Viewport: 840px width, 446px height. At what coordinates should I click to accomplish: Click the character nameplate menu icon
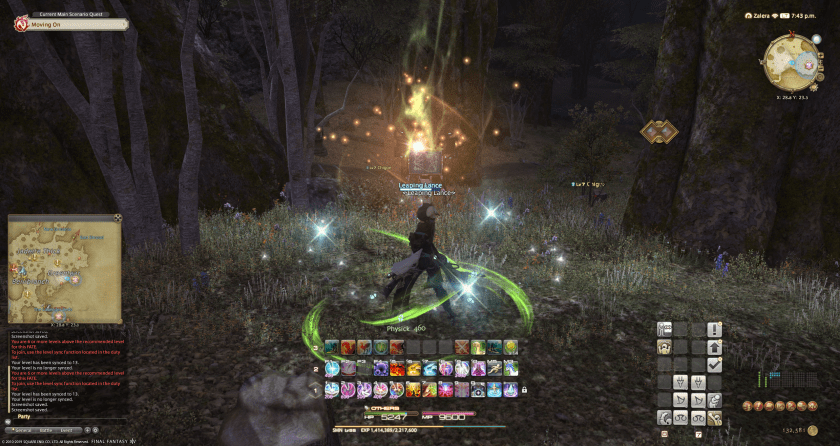click(x=664, y=329)
